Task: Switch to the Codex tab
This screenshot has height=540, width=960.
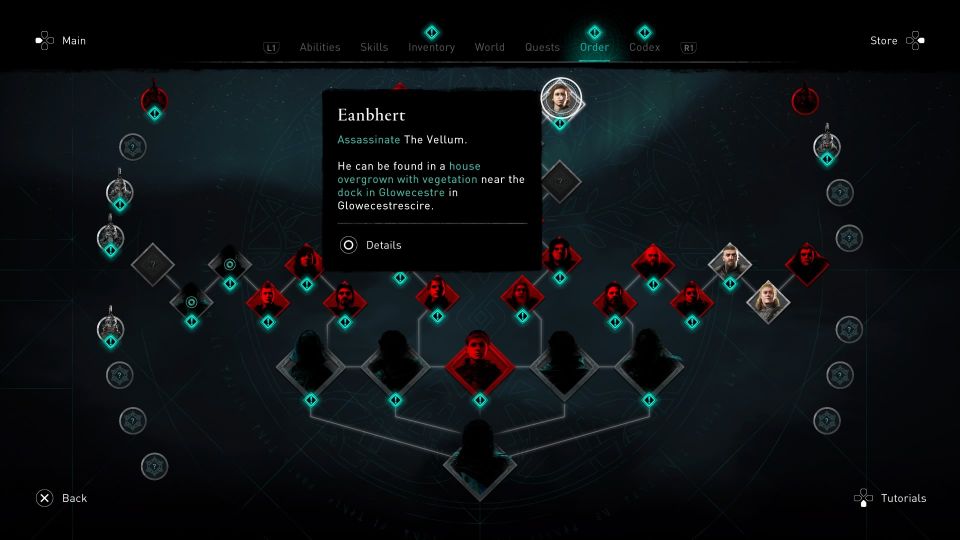Action: [644, 47]
